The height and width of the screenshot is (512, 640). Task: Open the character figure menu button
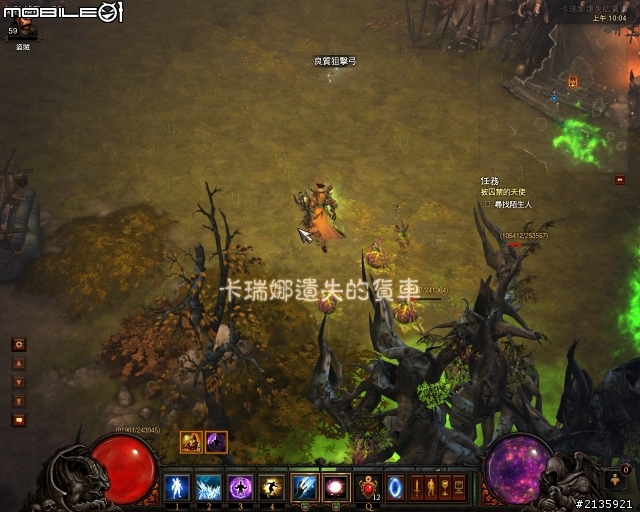[432, 488]
